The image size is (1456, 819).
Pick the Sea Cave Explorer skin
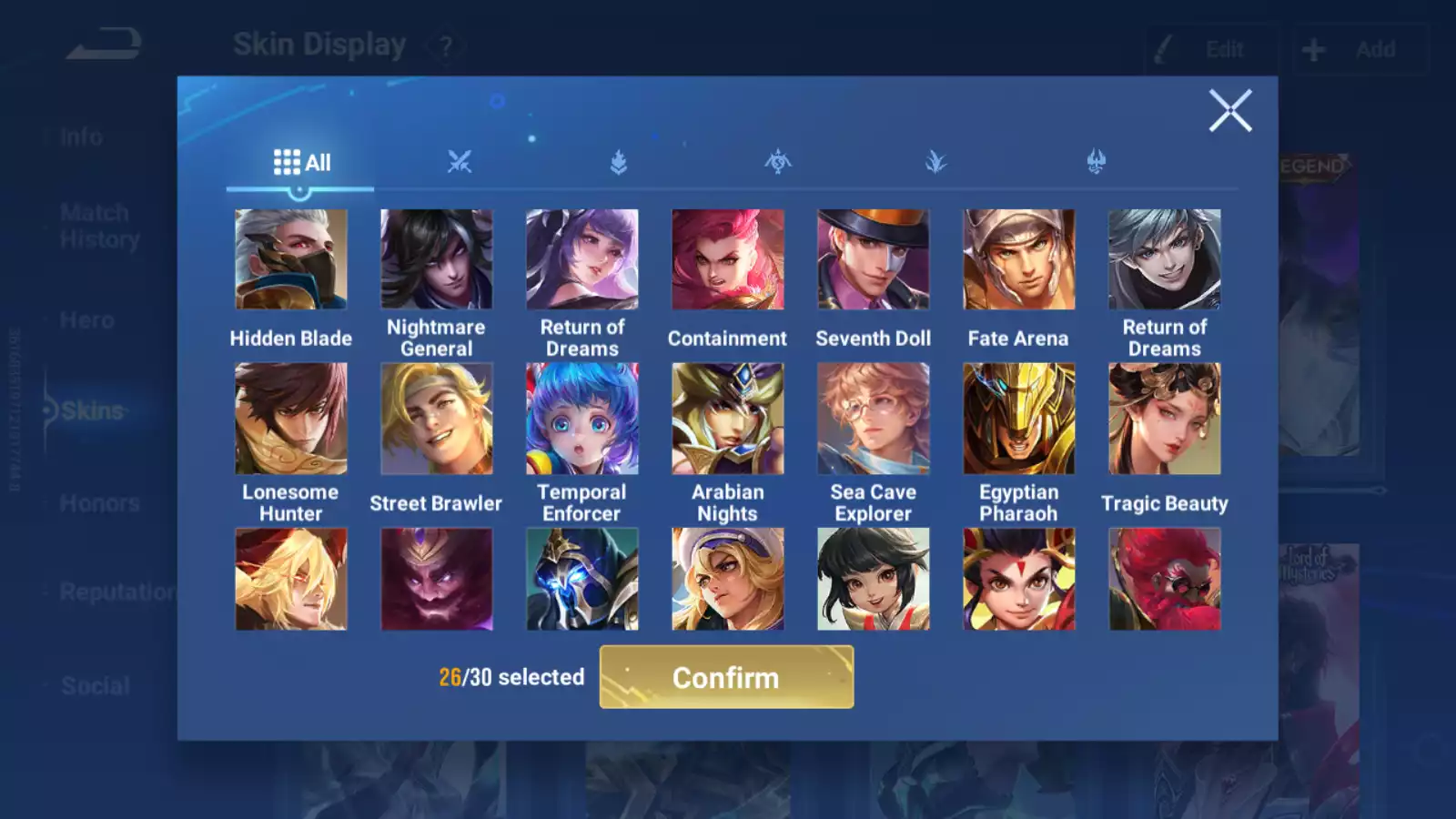(873, 419)
